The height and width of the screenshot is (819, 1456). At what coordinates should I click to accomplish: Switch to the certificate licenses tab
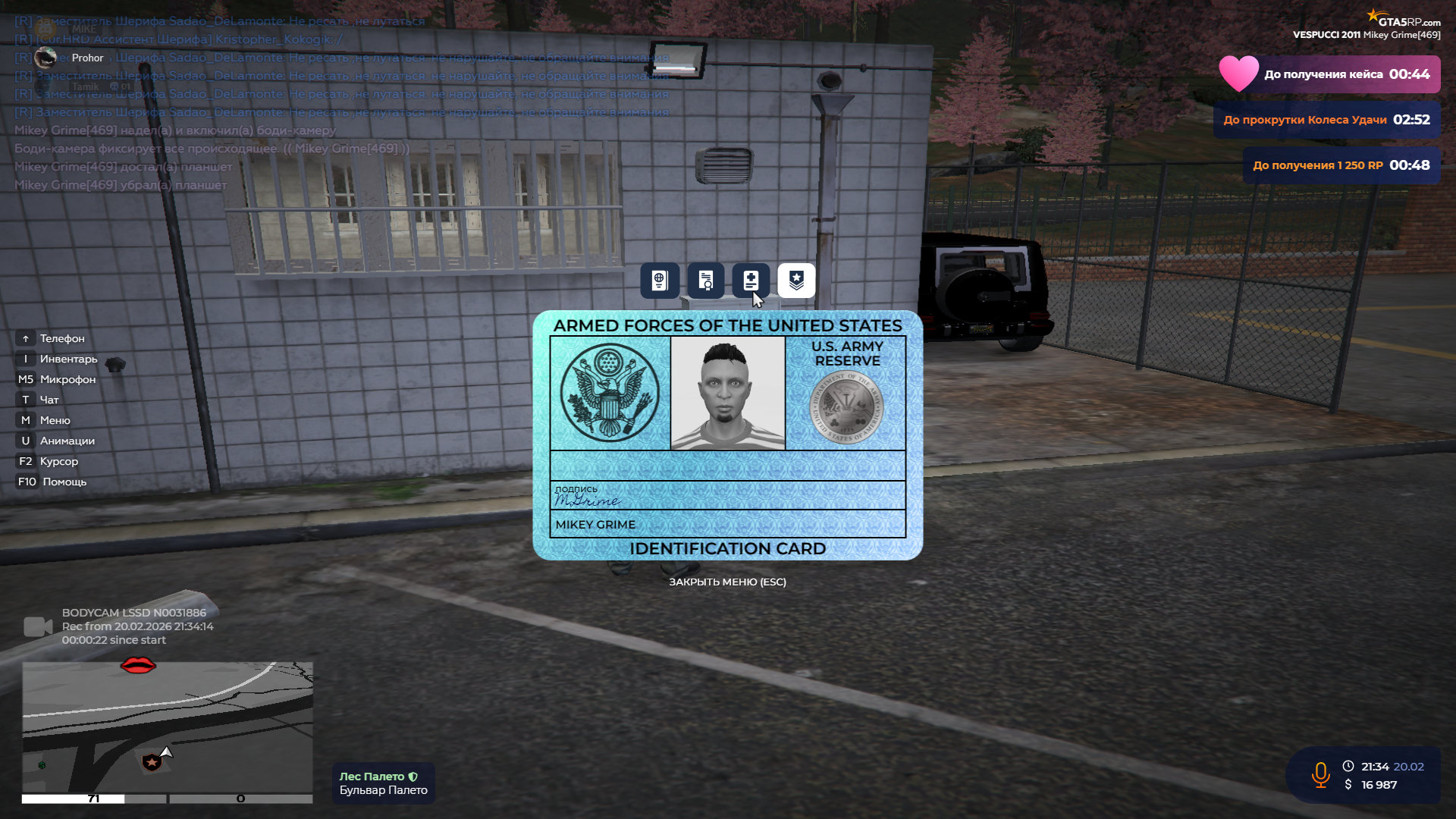pyautogui.click(x=705, y=281)
